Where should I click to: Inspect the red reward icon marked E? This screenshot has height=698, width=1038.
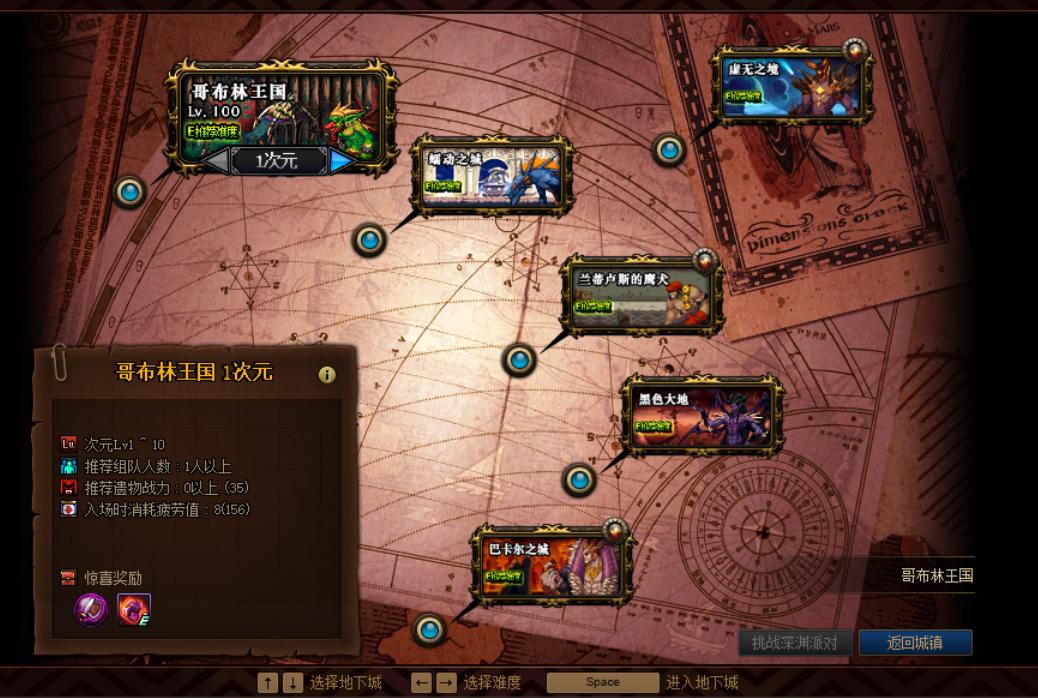(x=134, y=609)
